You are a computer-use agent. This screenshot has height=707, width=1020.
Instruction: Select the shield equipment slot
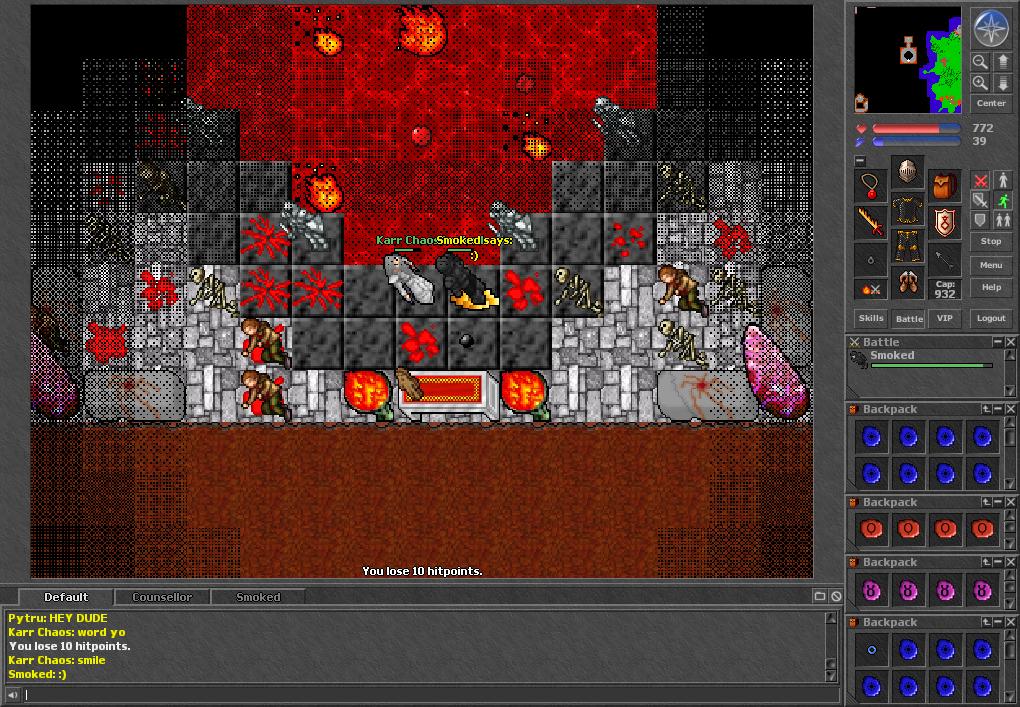[945, 223]
